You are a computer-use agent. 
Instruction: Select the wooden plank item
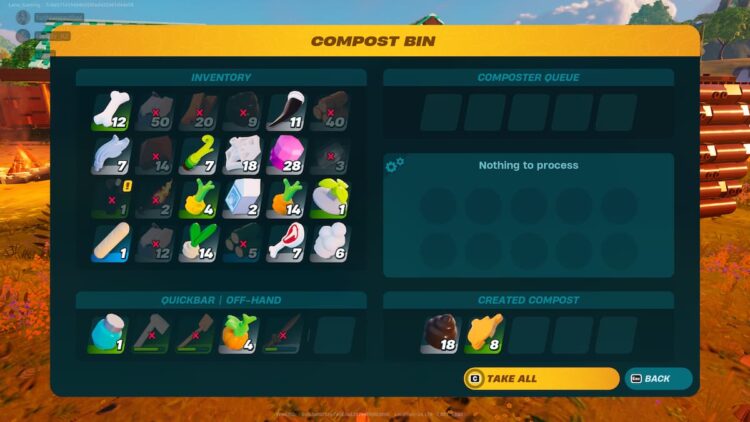click(111, 241)
